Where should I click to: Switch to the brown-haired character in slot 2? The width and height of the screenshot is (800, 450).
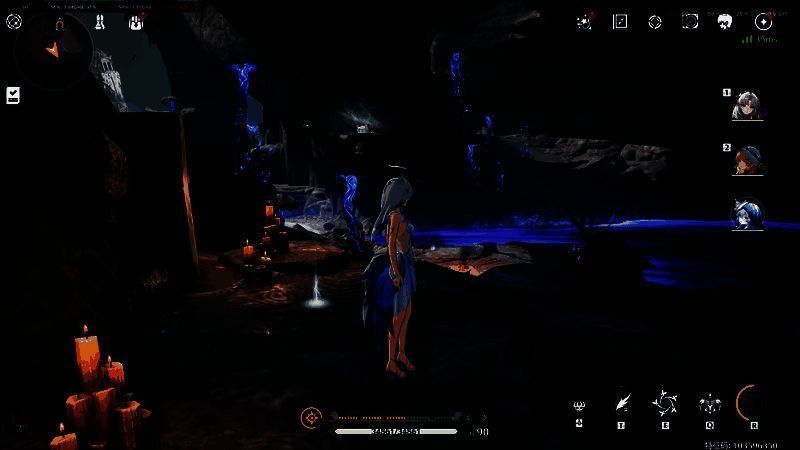click(746, 160)
